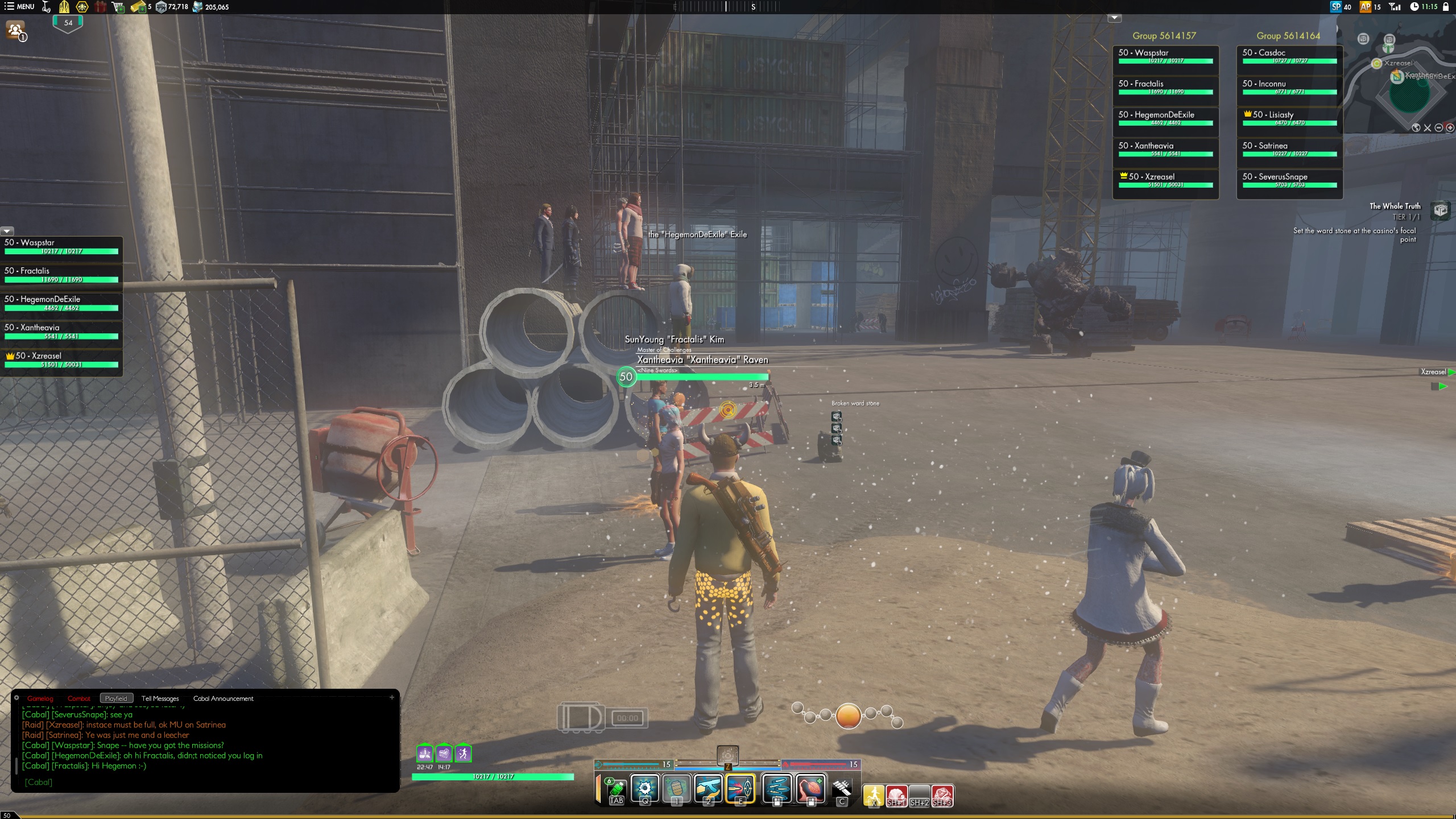Viewport: 1456px width, 819px height.
Task: Open the main MENU button
Action: [19, 7]
